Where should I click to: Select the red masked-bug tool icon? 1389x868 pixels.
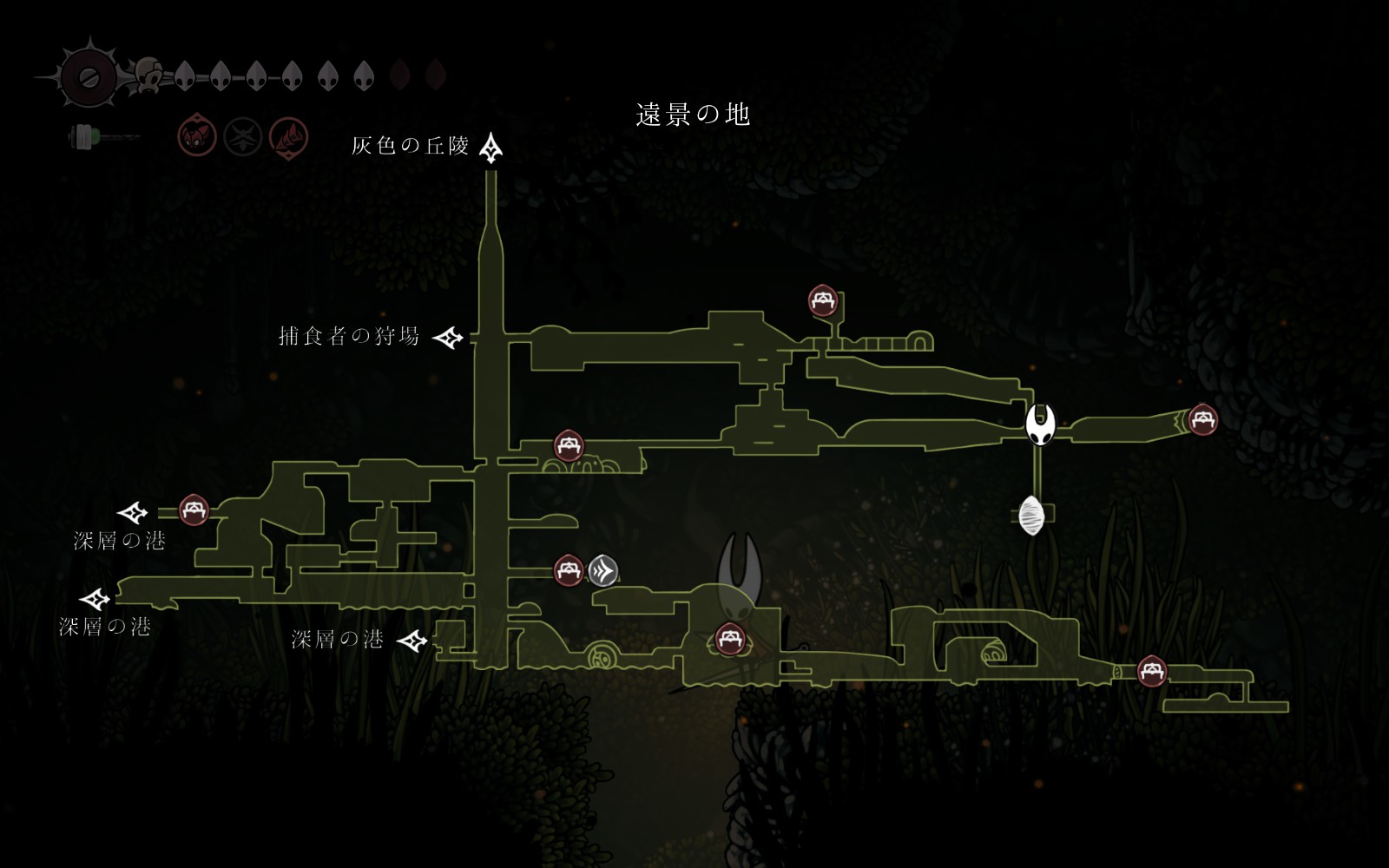(197, 136)
